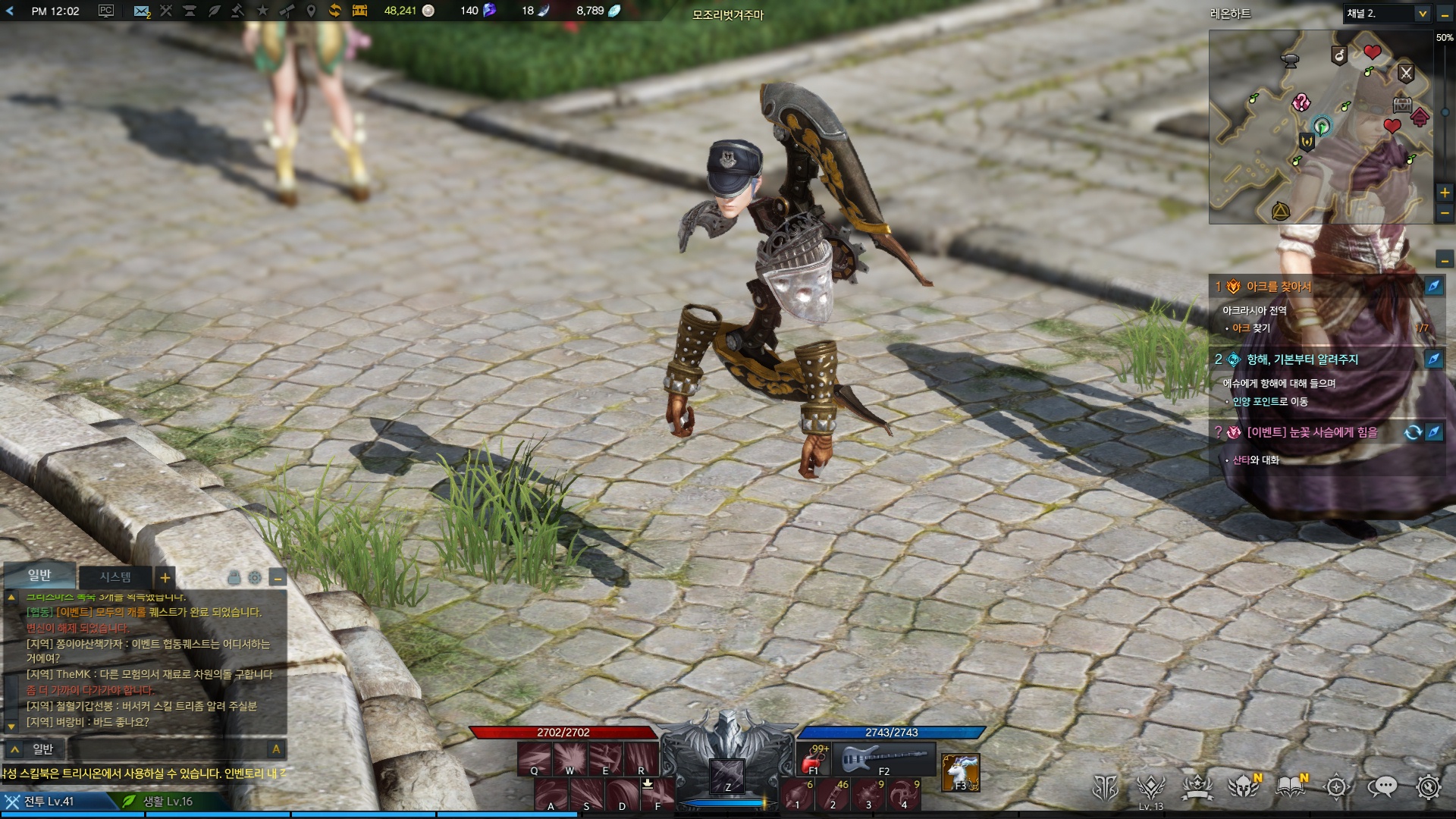1456x819 pixels.
Task: Select the 아크를 찾아서 quest tracker entry
Action: (x=1279, y=287)
